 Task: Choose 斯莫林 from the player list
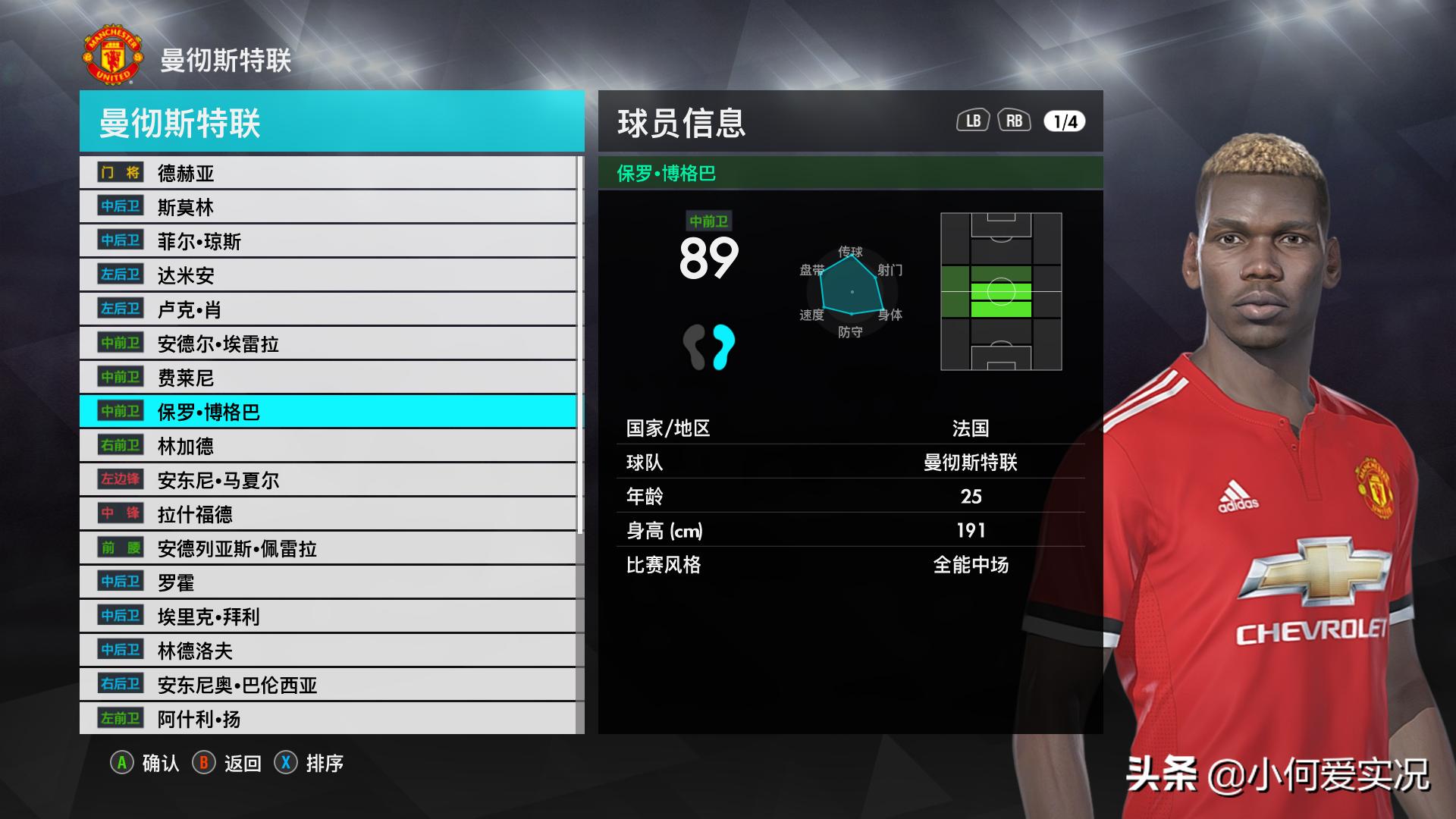coord(328,207)
